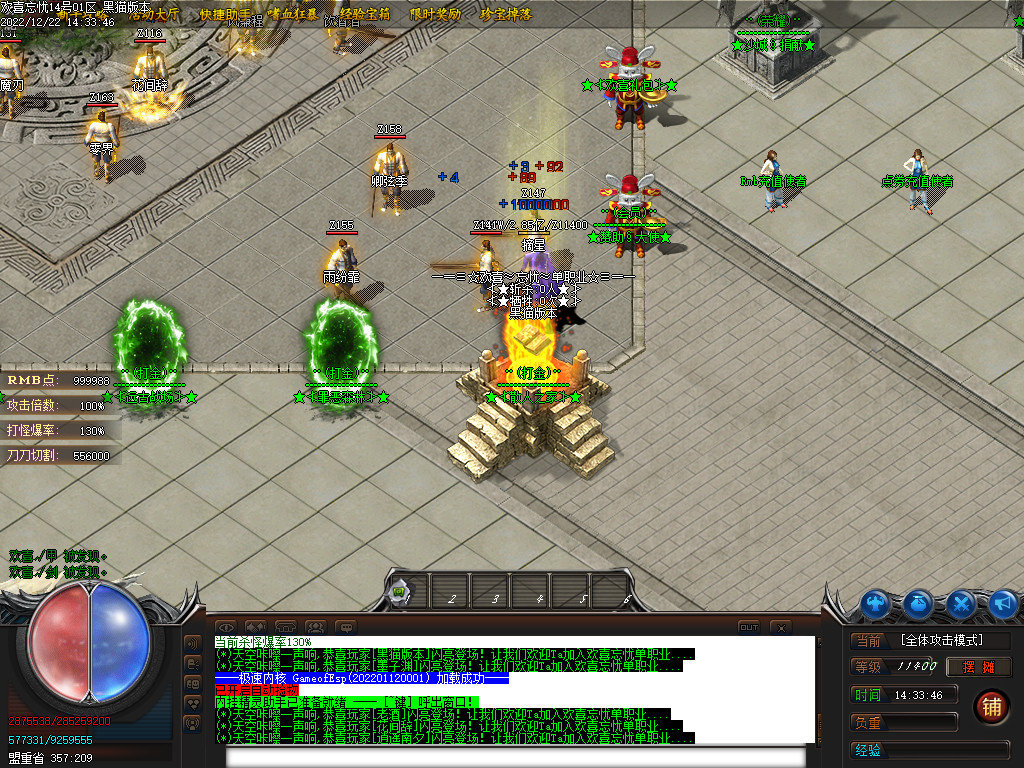Open the 快捷助手 quick assistant menu
Viewport: 1024px width, 768px height.
tap(224, 15)
